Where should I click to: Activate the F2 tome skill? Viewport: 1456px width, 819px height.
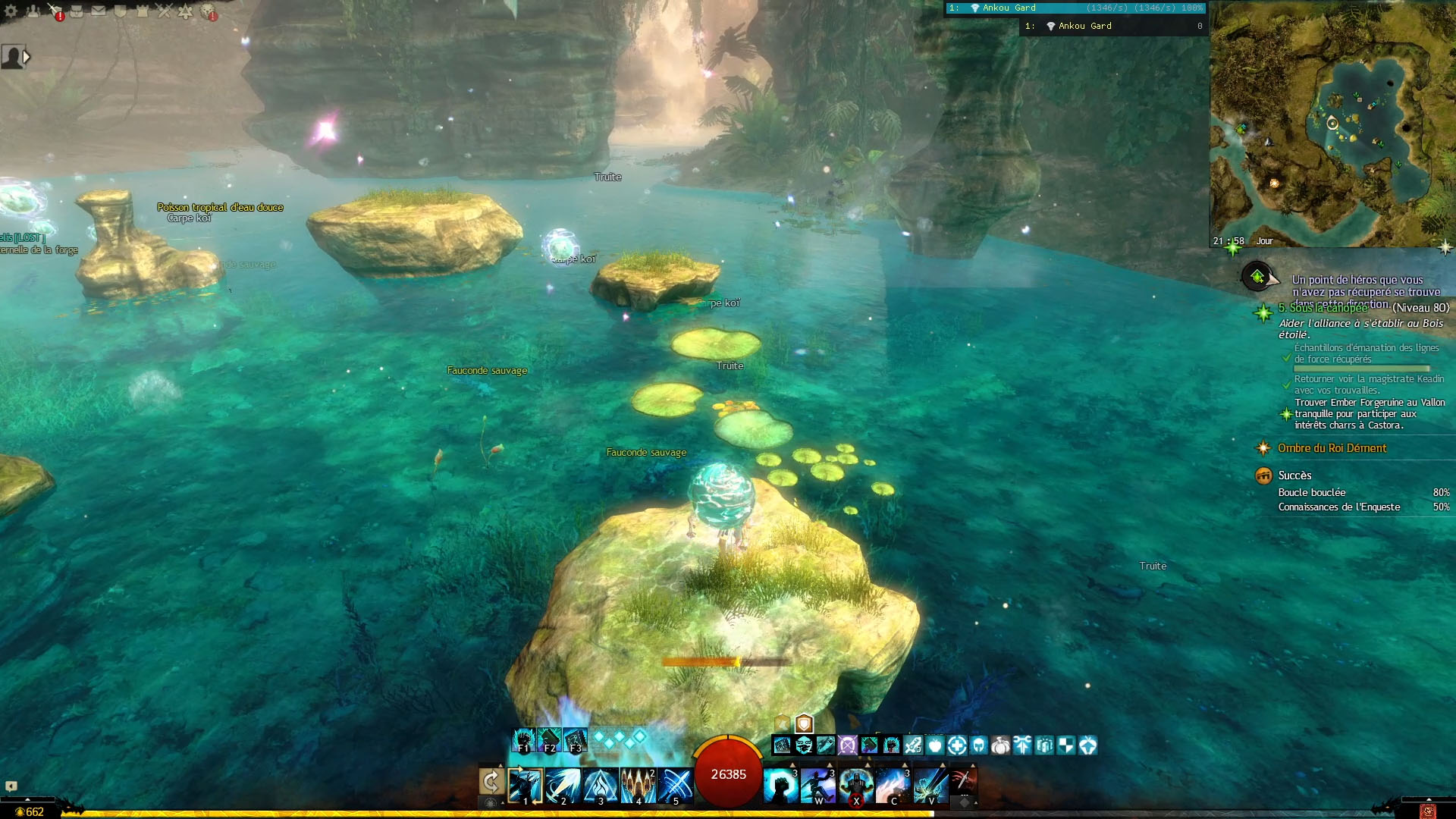(549, 739)
